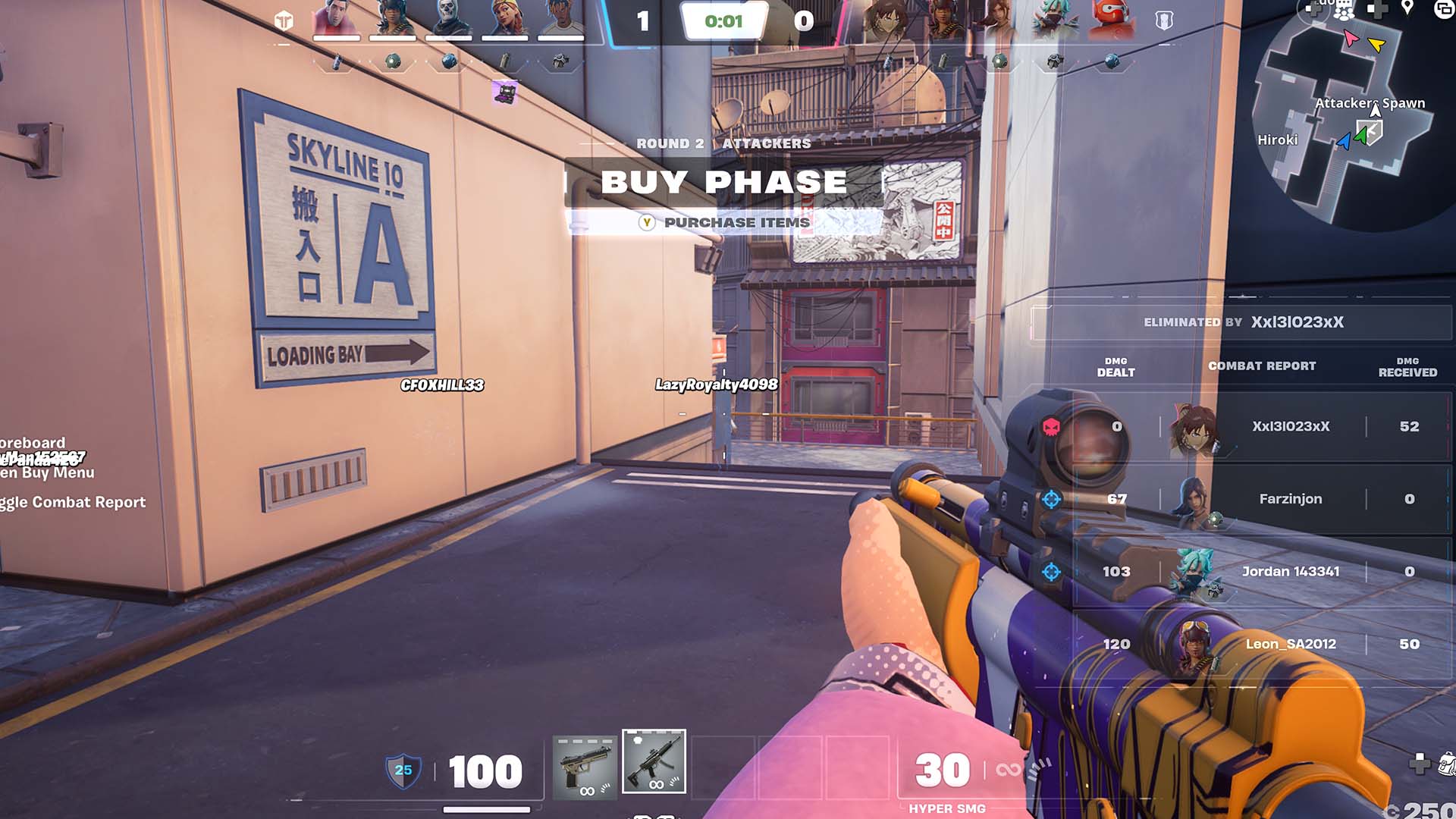Expand the Combat Report column header

tap(1263, 366)
